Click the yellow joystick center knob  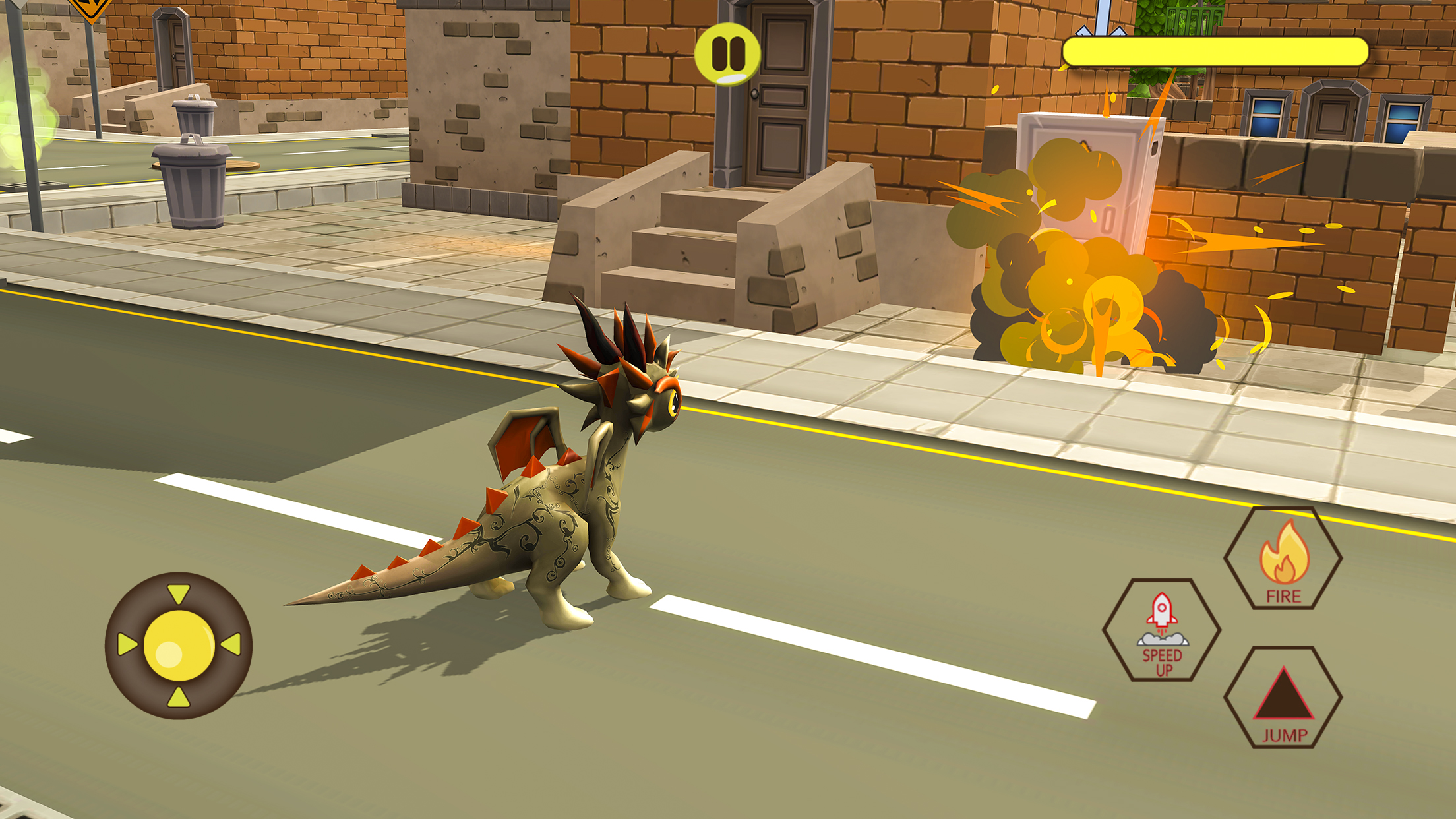point(179,645)
